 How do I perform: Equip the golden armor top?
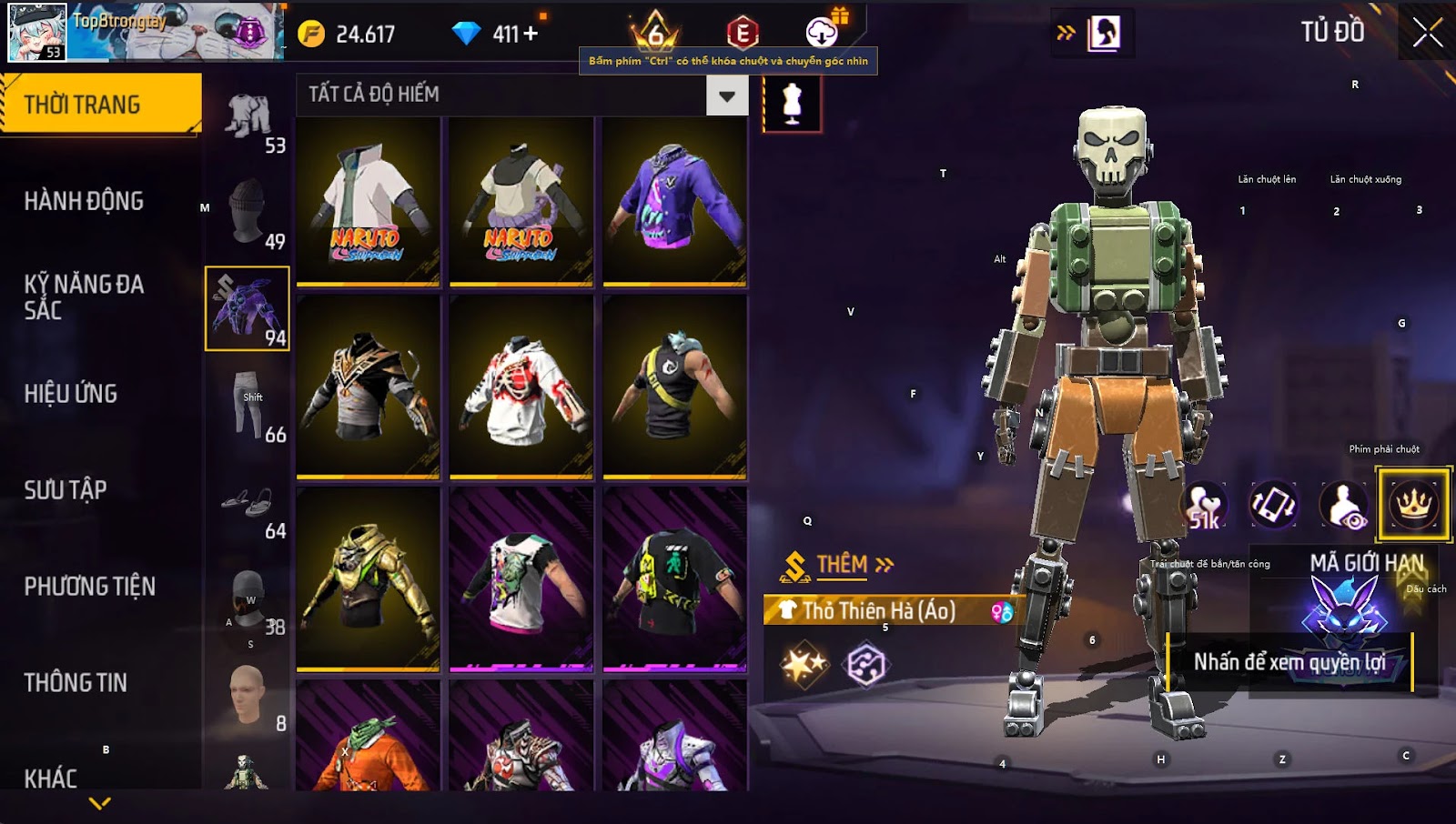point(368,579)
